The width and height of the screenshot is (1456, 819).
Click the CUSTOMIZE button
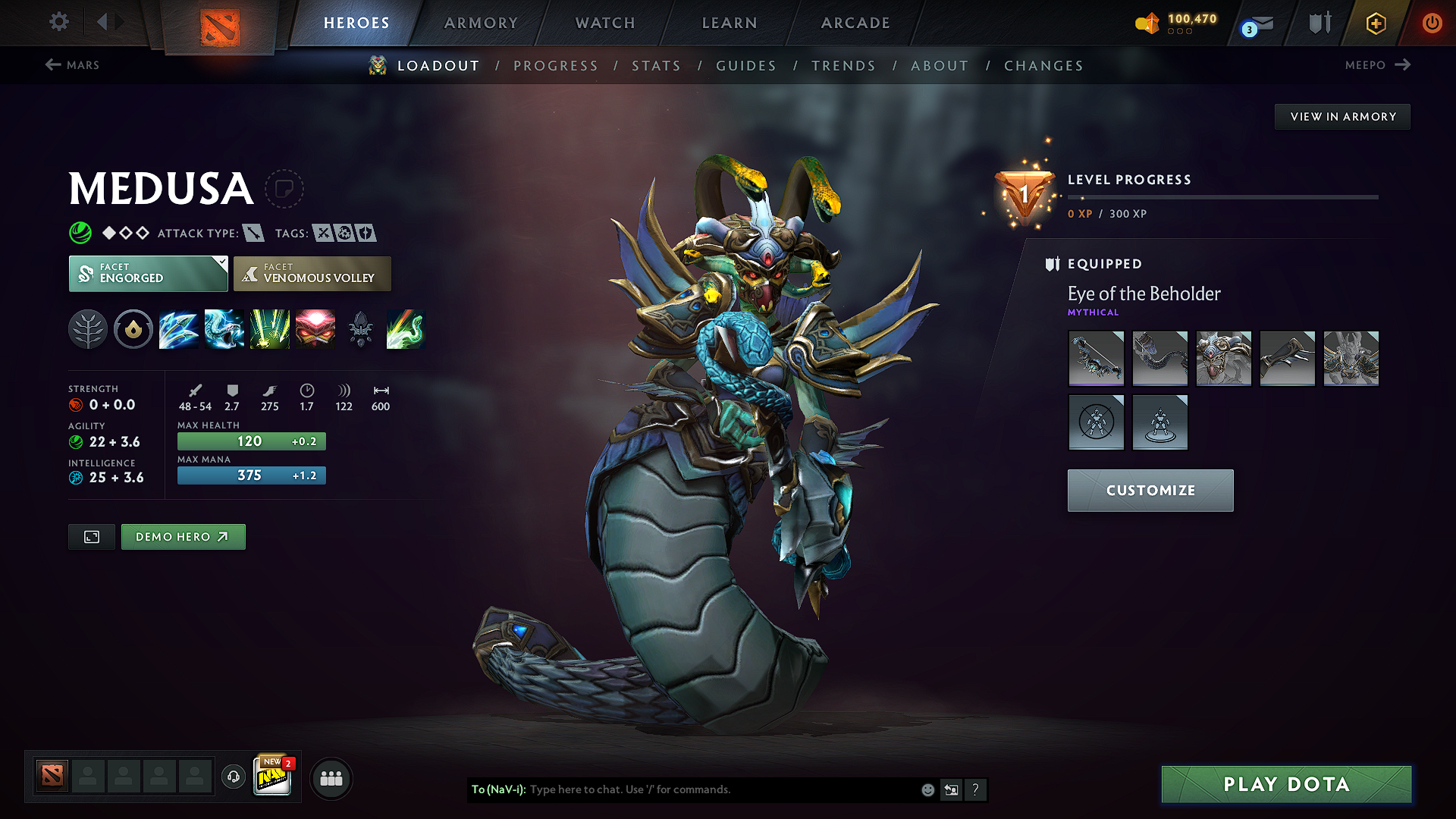(x=1150, y=490)
